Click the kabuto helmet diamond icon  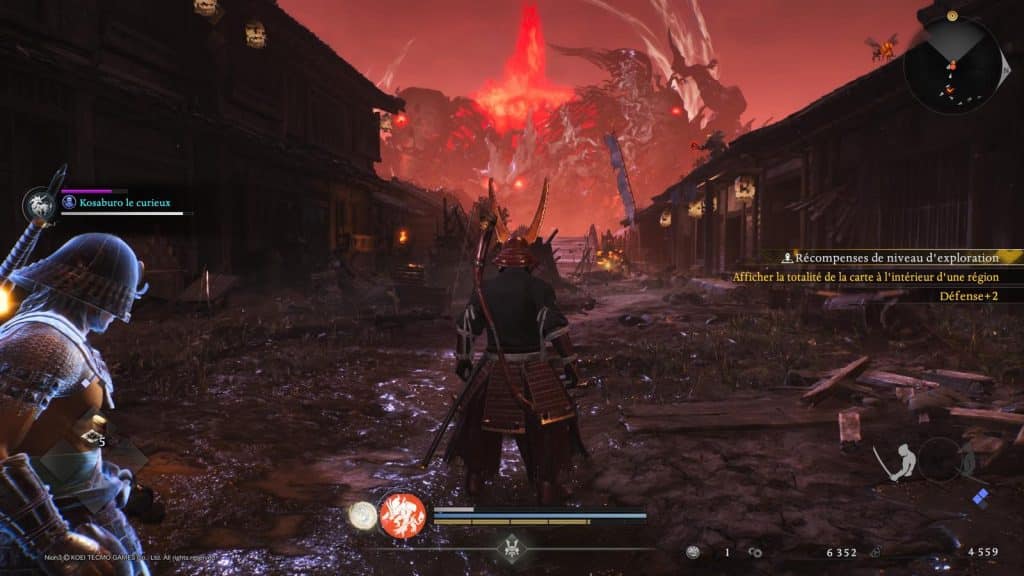pyautogui.click(x=513, y=548)
